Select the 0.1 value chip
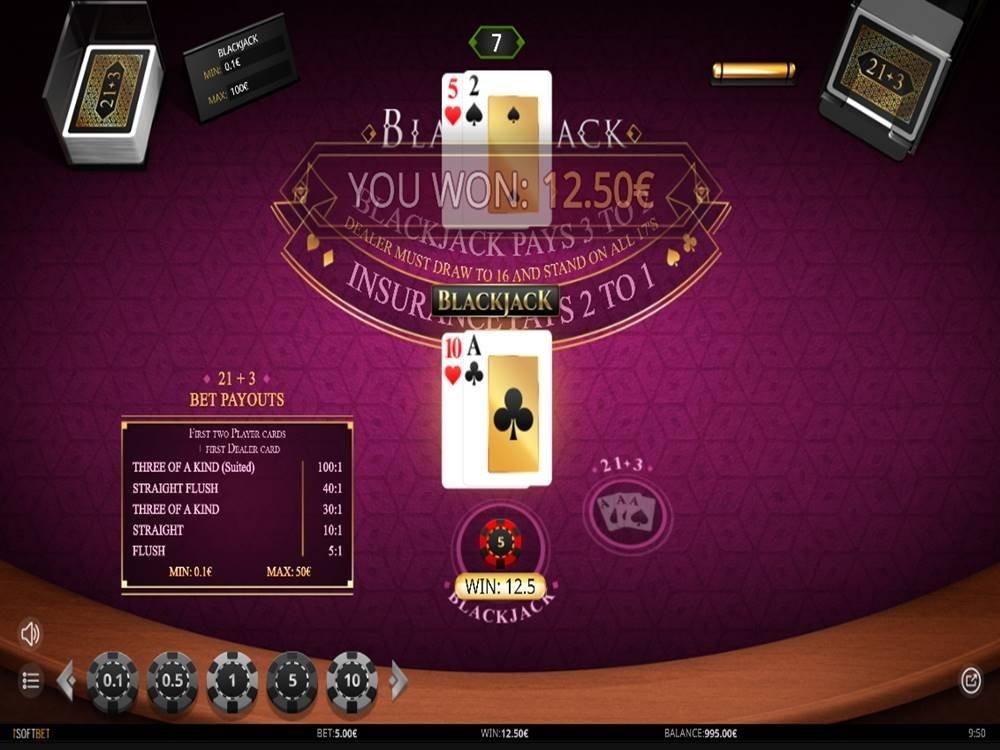Screen dimensions: 1000x750 (x=113, y=682)
